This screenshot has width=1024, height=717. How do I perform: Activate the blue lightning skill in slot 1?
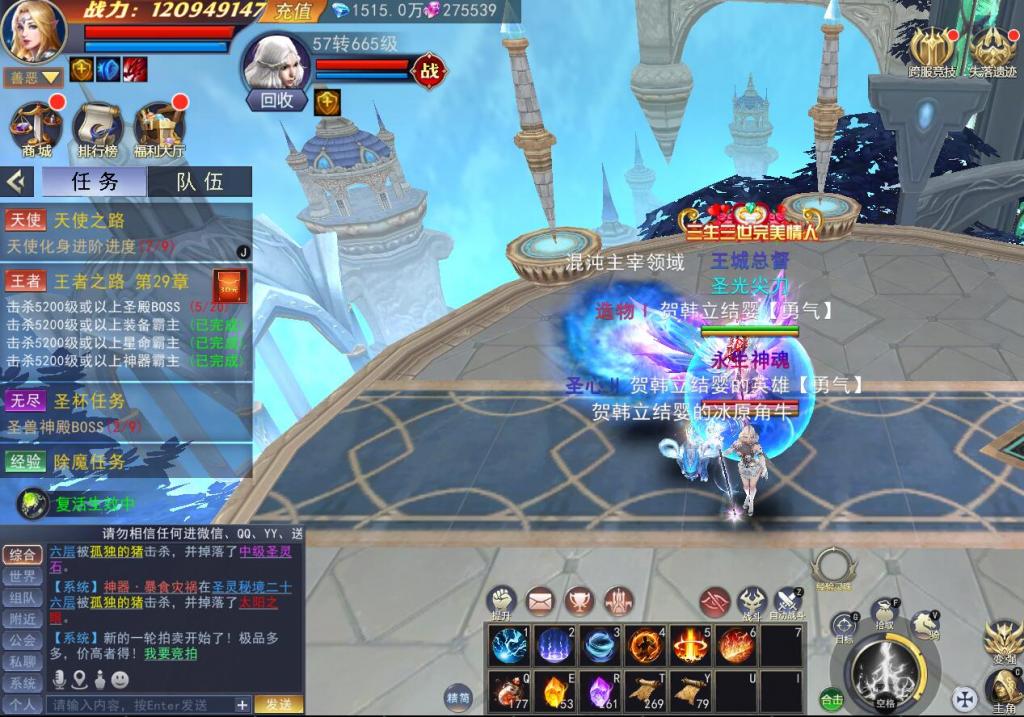508,646
